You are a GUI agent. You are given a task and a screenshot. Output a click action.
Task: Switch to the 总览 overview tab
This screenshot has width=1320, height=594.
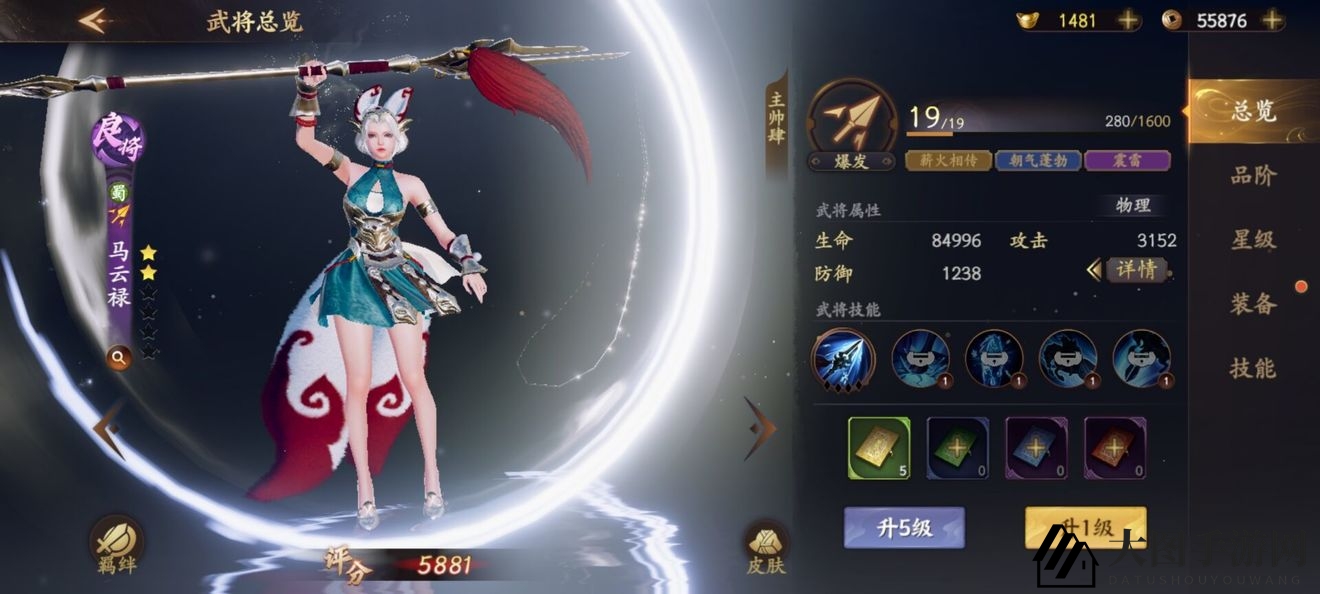tap(1253, 111)
